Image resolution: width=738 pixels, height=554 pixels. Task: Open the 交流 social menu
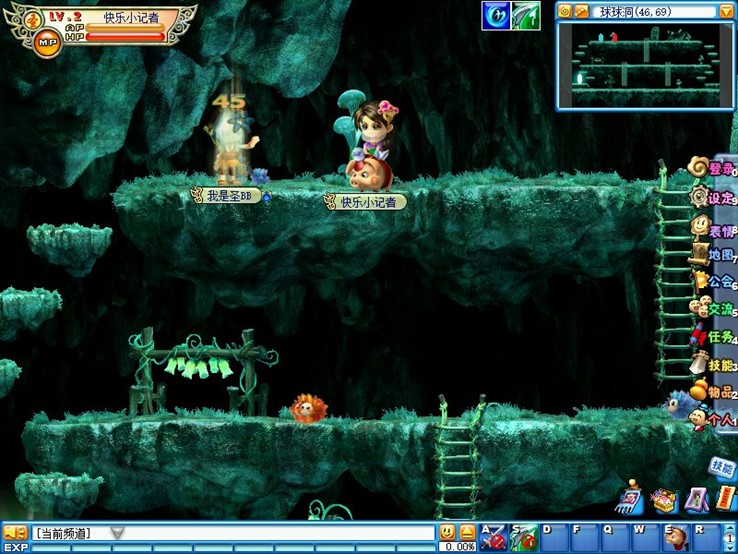coord(714,309)
